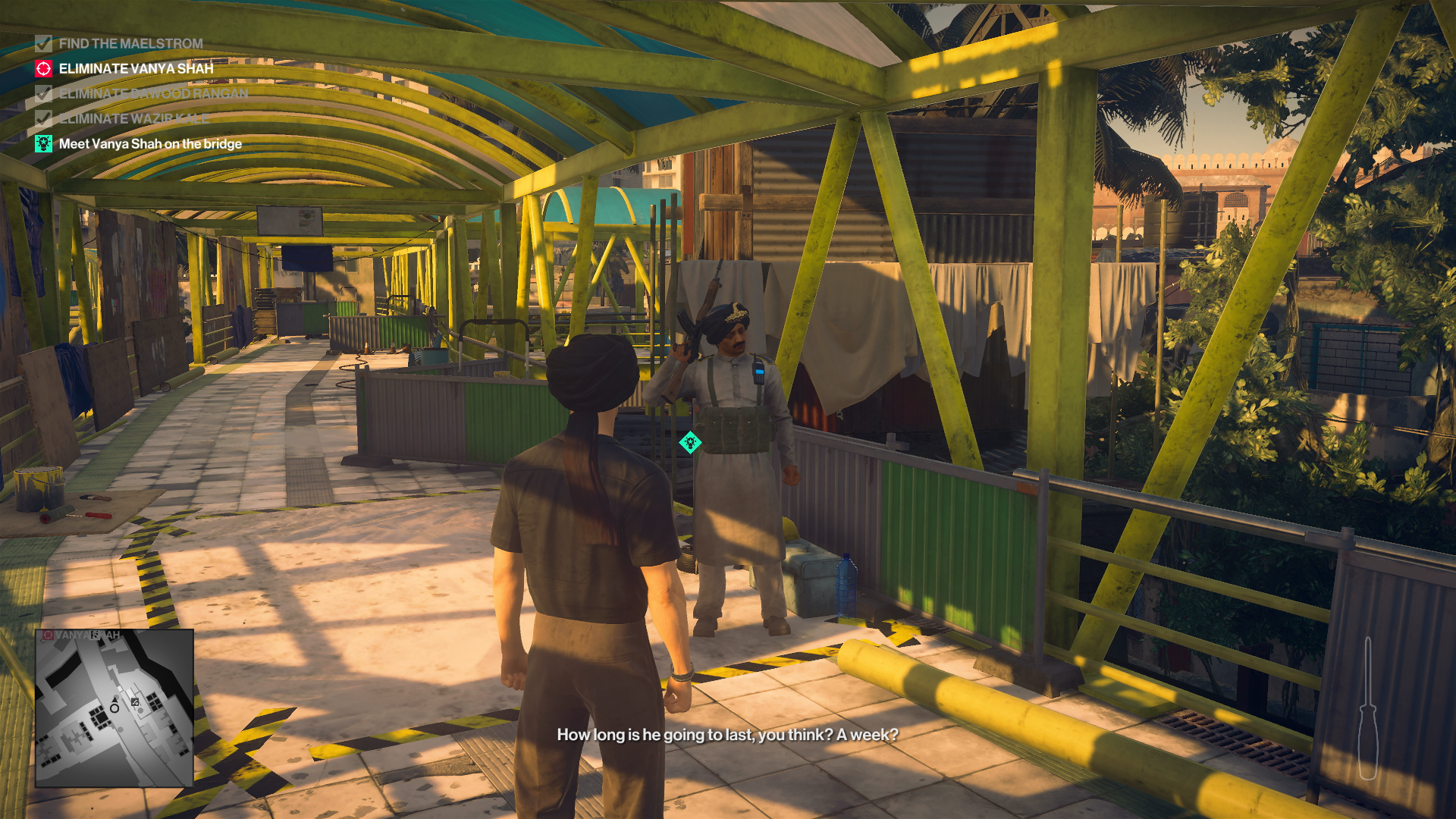Viewport: 1456px width, 819px height.
Task: Expand the ELIMINATE VANYA SHAH objective details
Action: pos(135,69)
